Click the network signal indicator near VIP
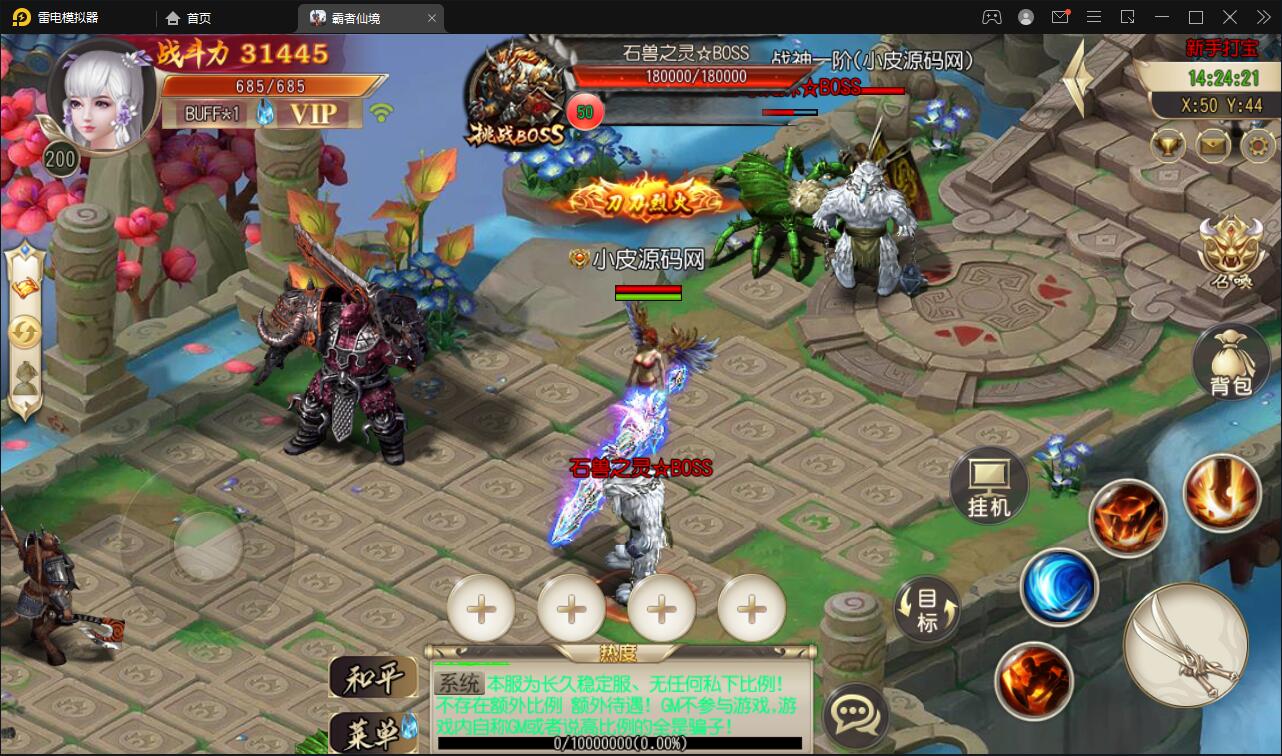 pyautogui.click(x=383, y=113)
